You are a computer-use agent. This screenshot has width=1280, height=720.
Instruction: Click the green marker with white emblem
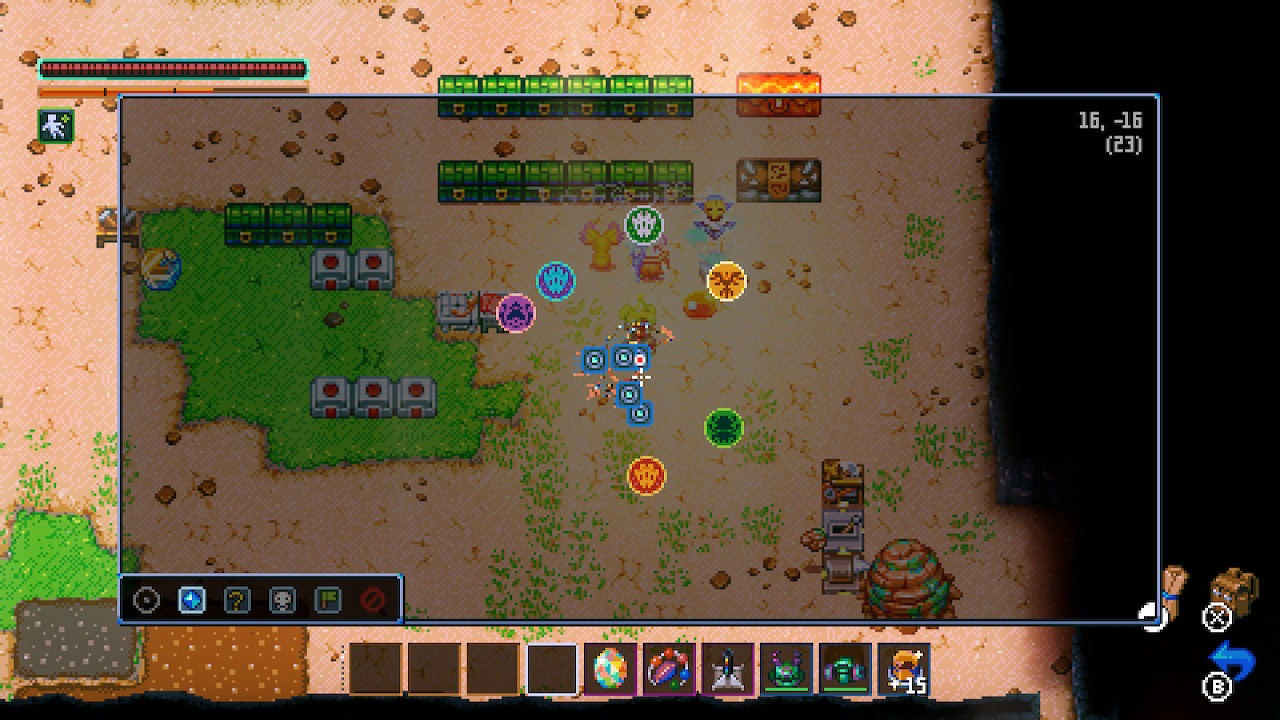tap(644, 225)
